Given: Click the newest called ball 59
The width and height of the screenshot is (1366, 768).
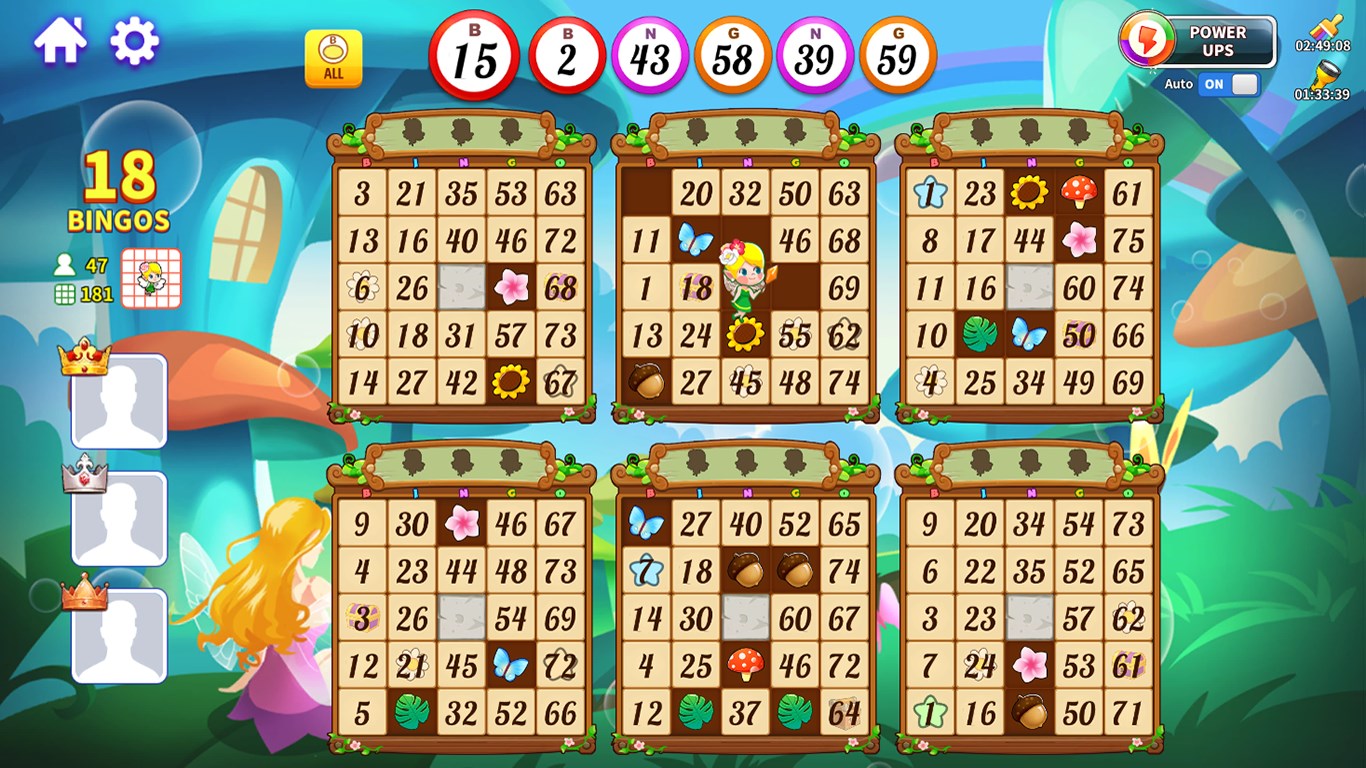Looking at the screenshot, I should pyautogui.click(x=897, y=55).
